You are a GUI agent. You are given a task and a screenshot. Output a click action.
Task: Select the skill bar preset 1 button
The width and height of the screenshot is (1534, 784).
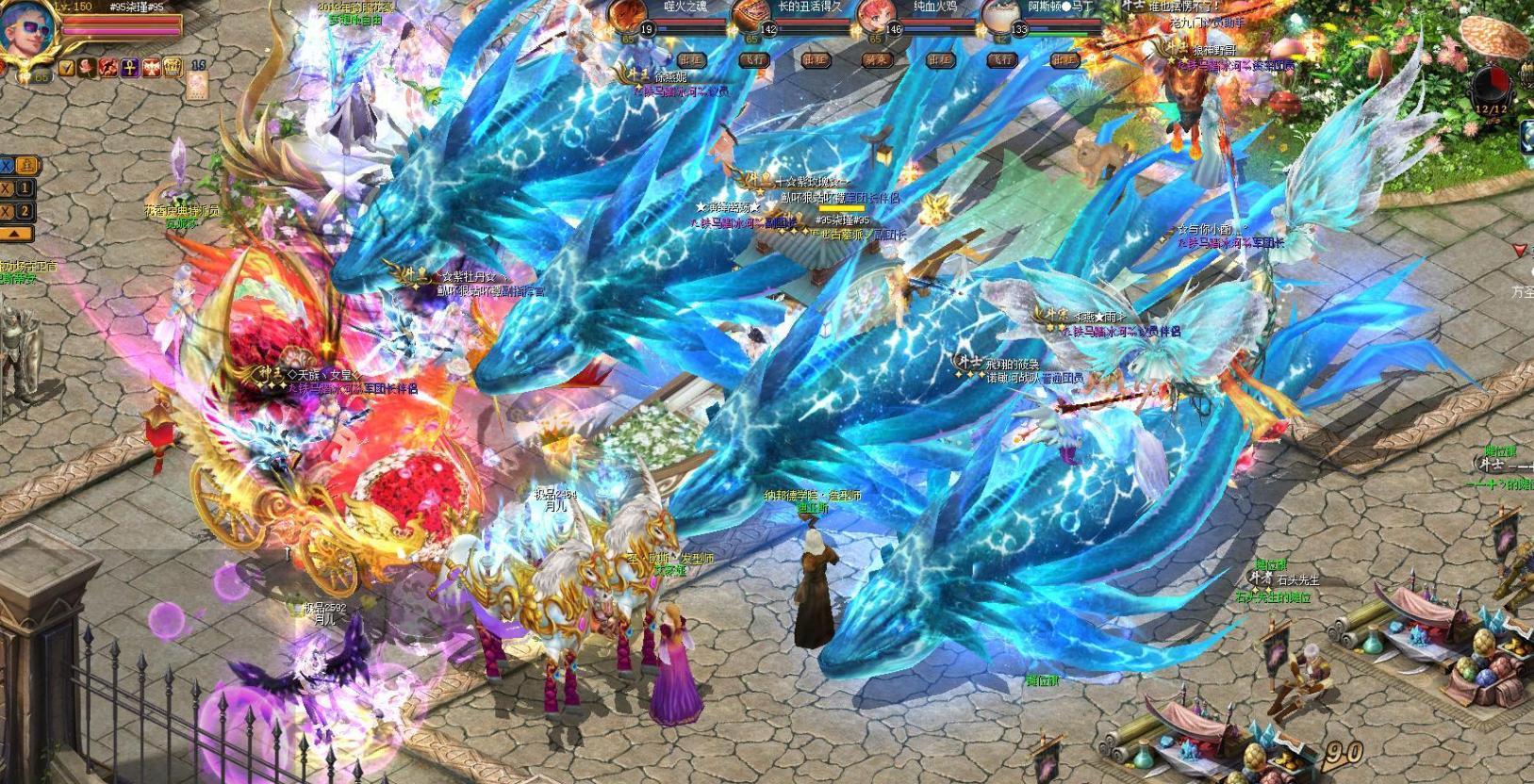click(x=25, y=188)
